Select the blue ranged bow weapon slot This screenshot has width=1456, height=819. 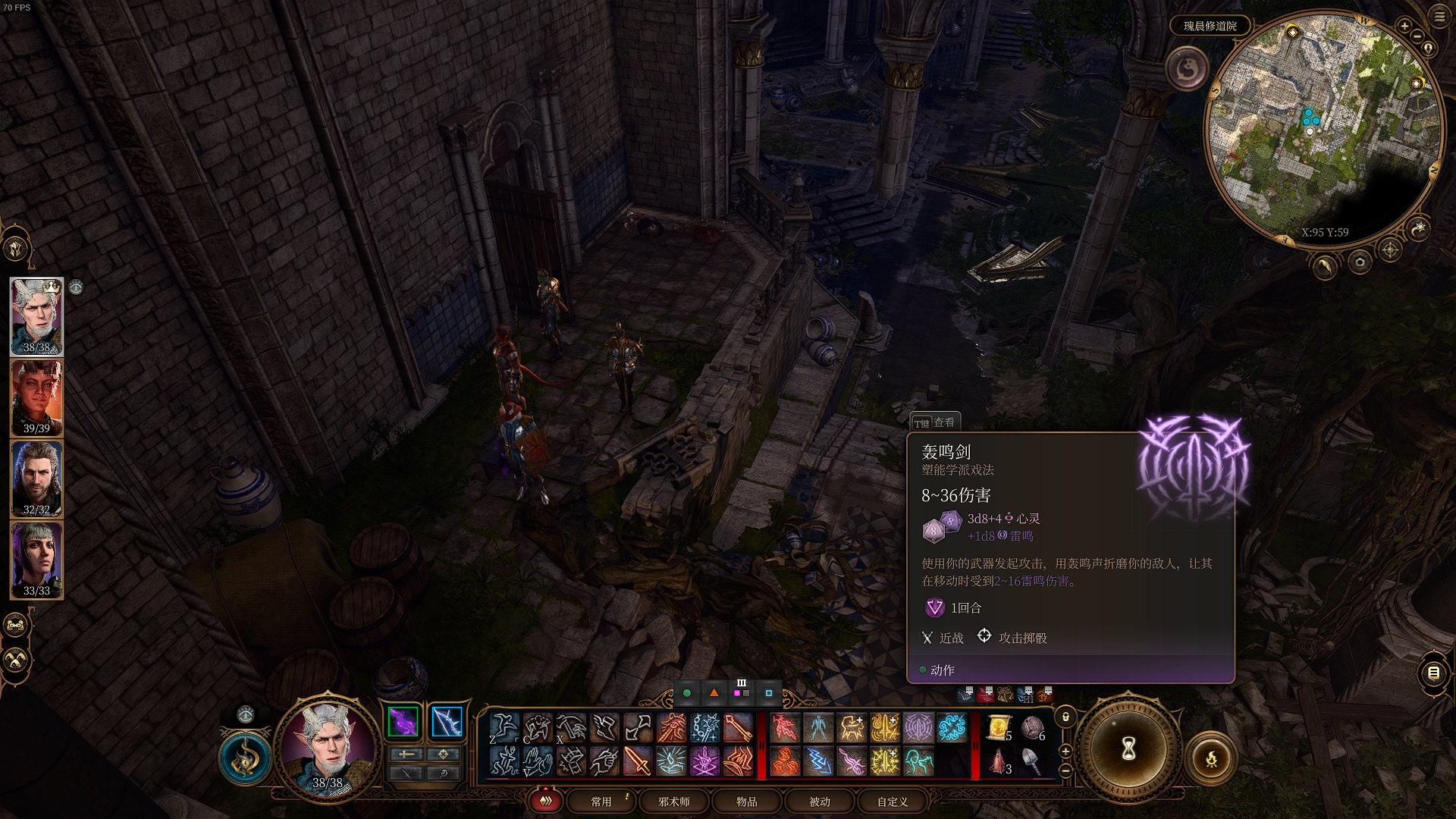pos(446,722)
